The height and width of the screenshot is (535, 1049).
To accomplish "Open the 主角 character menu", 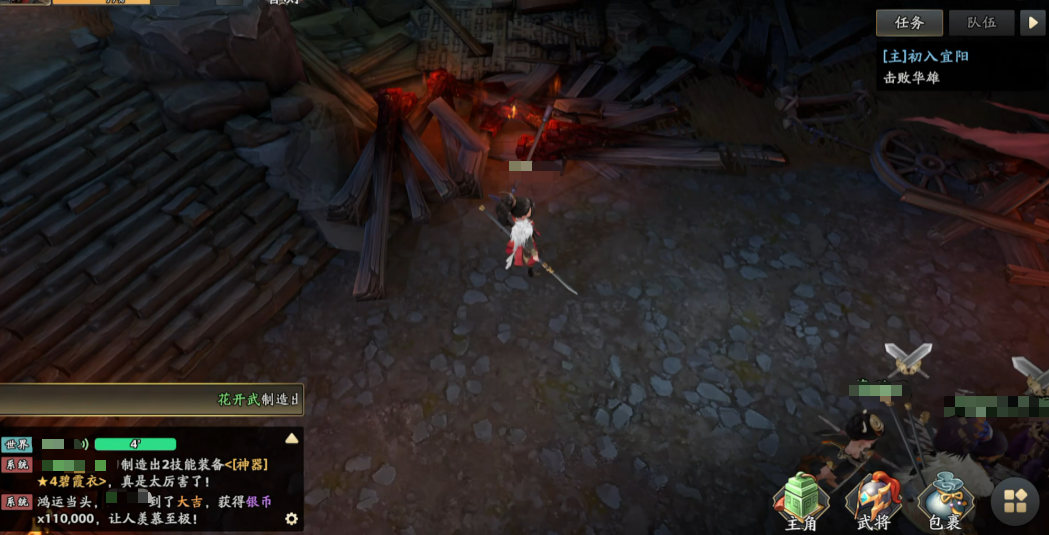I will click(x=801, y=503).
